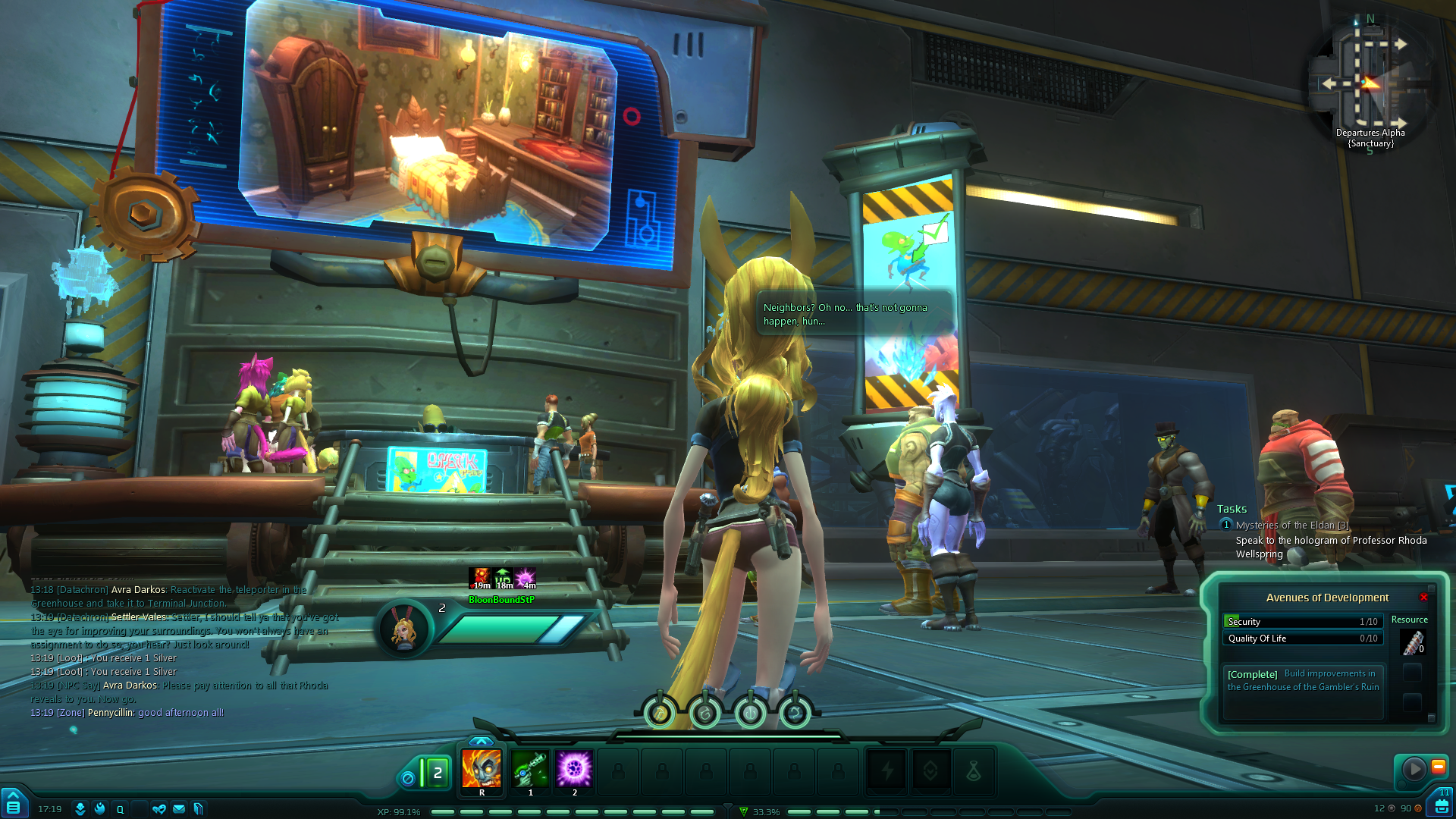Expand the arrow tab above the action bar
Screen dimensions: 1456x819
click(481, 741)
